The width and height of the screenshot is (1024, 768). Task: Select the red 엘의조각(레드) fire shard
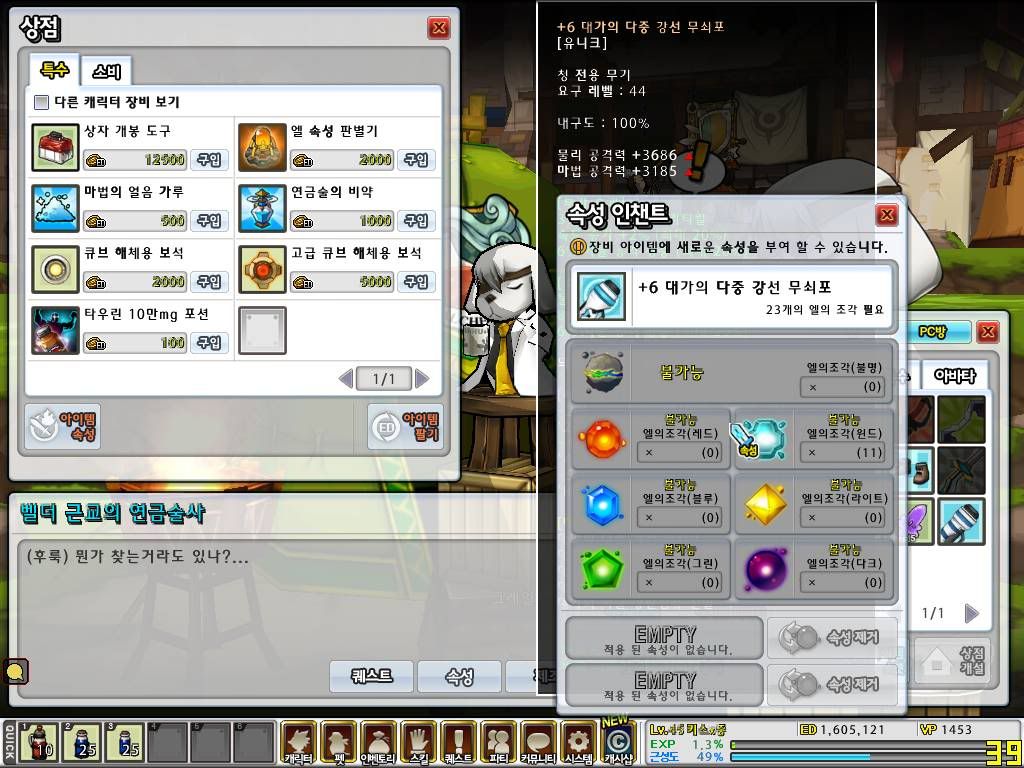point(602,436)
